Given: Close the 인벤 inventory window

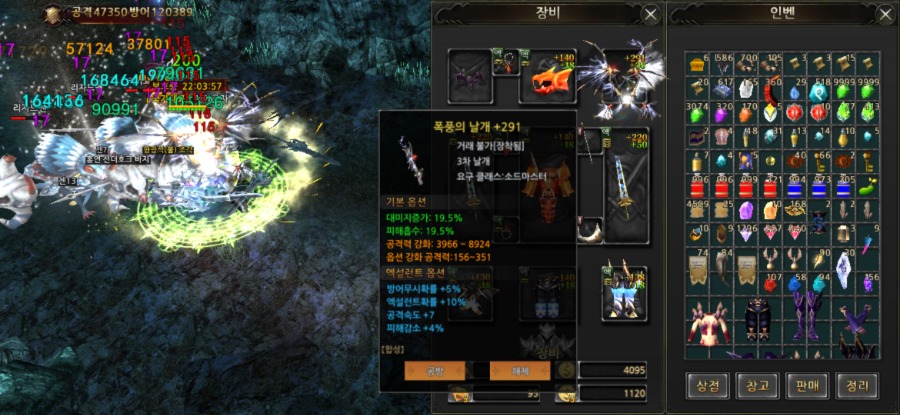Looking at the screenshot, I should coord(884,15).
